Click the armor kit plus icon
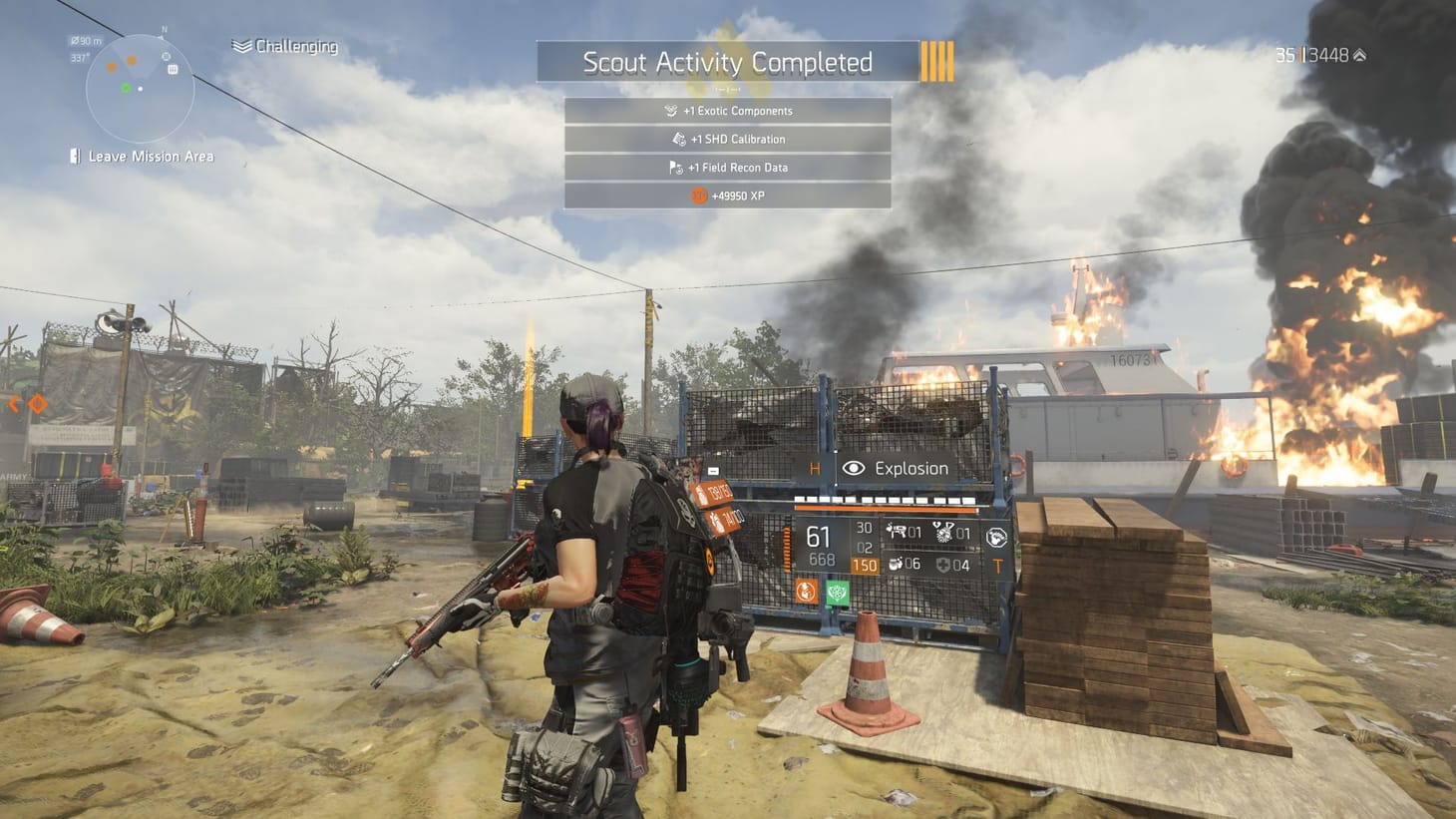This screenshot has width=1456, height=819. [x=942, y=564]
